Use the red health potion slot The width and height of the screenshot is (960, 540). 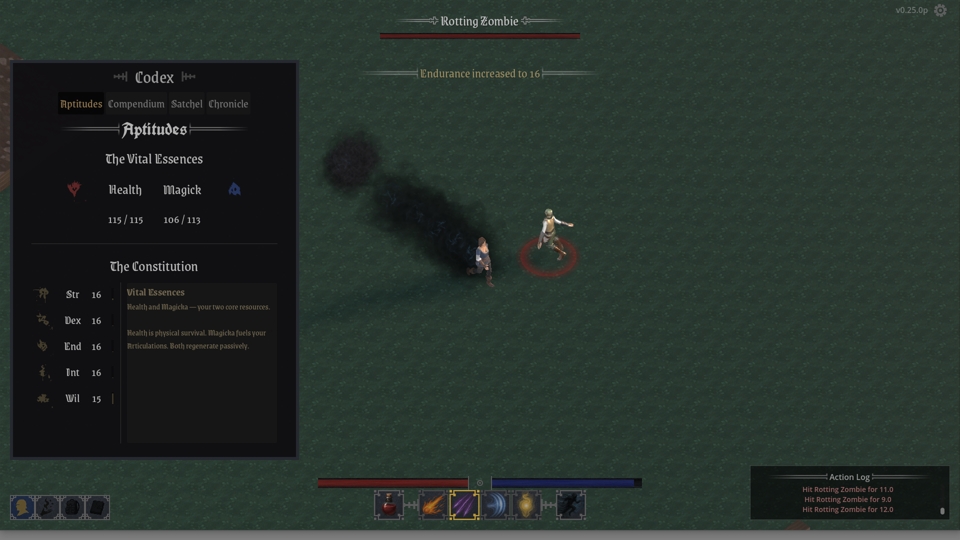pyautogui.click(x=389, y=506)
